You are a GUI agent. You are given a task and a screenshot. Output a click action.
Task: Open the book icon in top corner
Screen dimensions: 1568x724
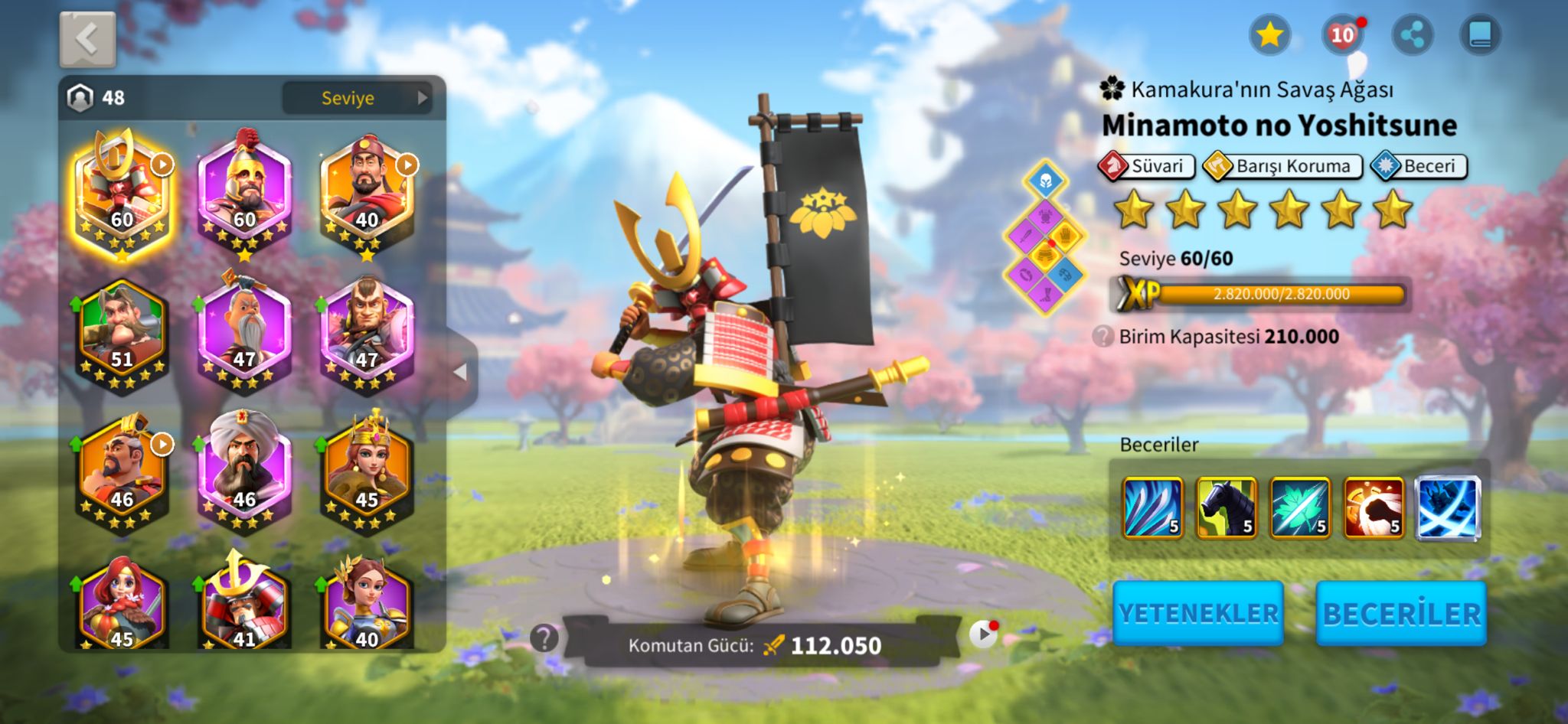1480,35
